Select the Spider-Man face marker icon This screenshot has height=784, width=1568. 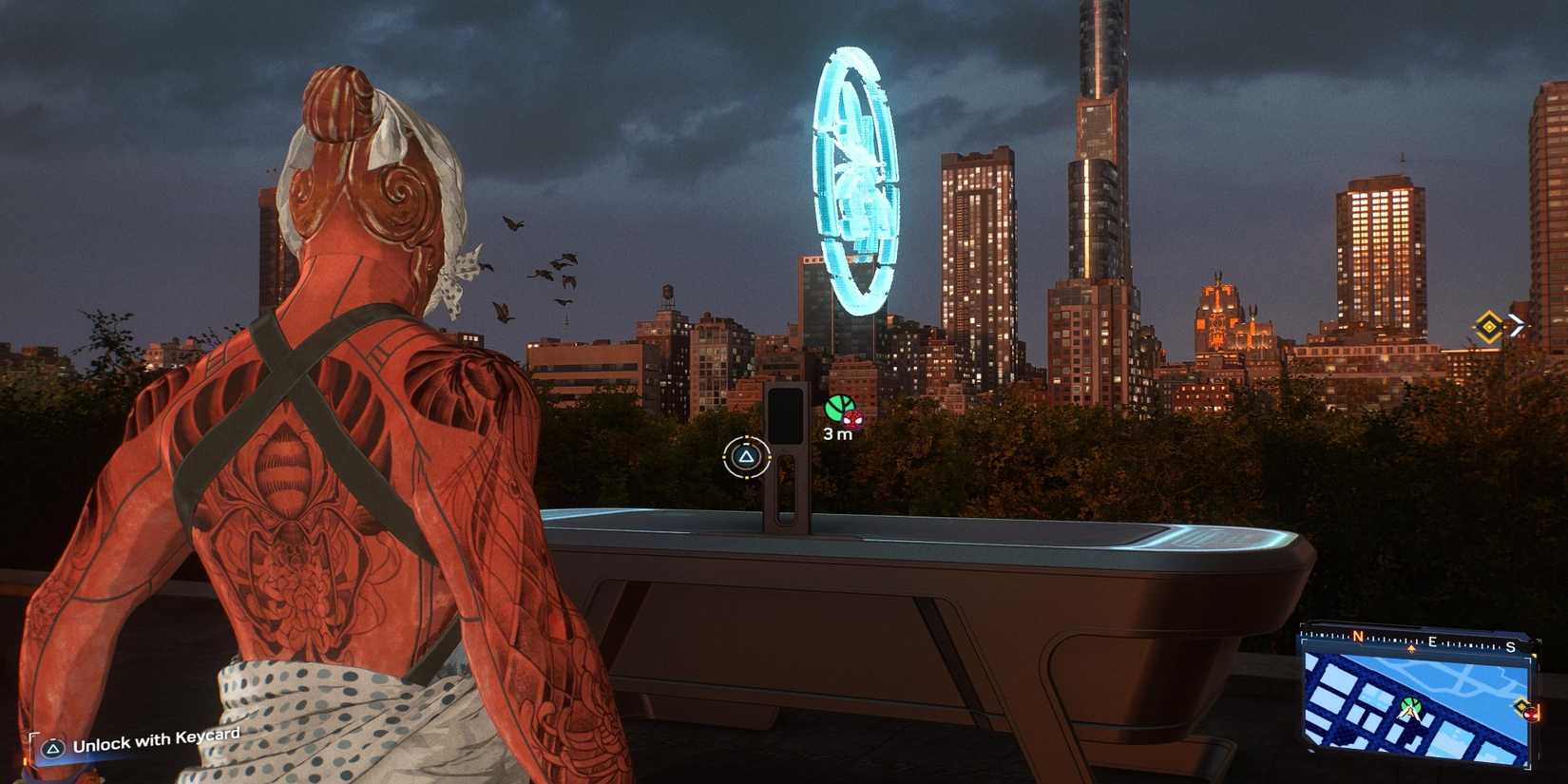(x=854, y=421)
